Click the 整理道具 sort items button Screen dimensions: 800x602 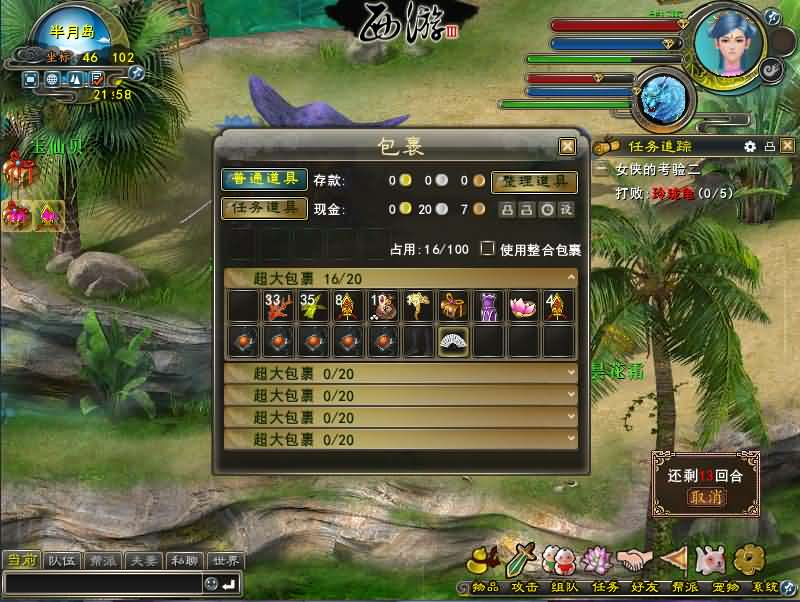point(534,182)
